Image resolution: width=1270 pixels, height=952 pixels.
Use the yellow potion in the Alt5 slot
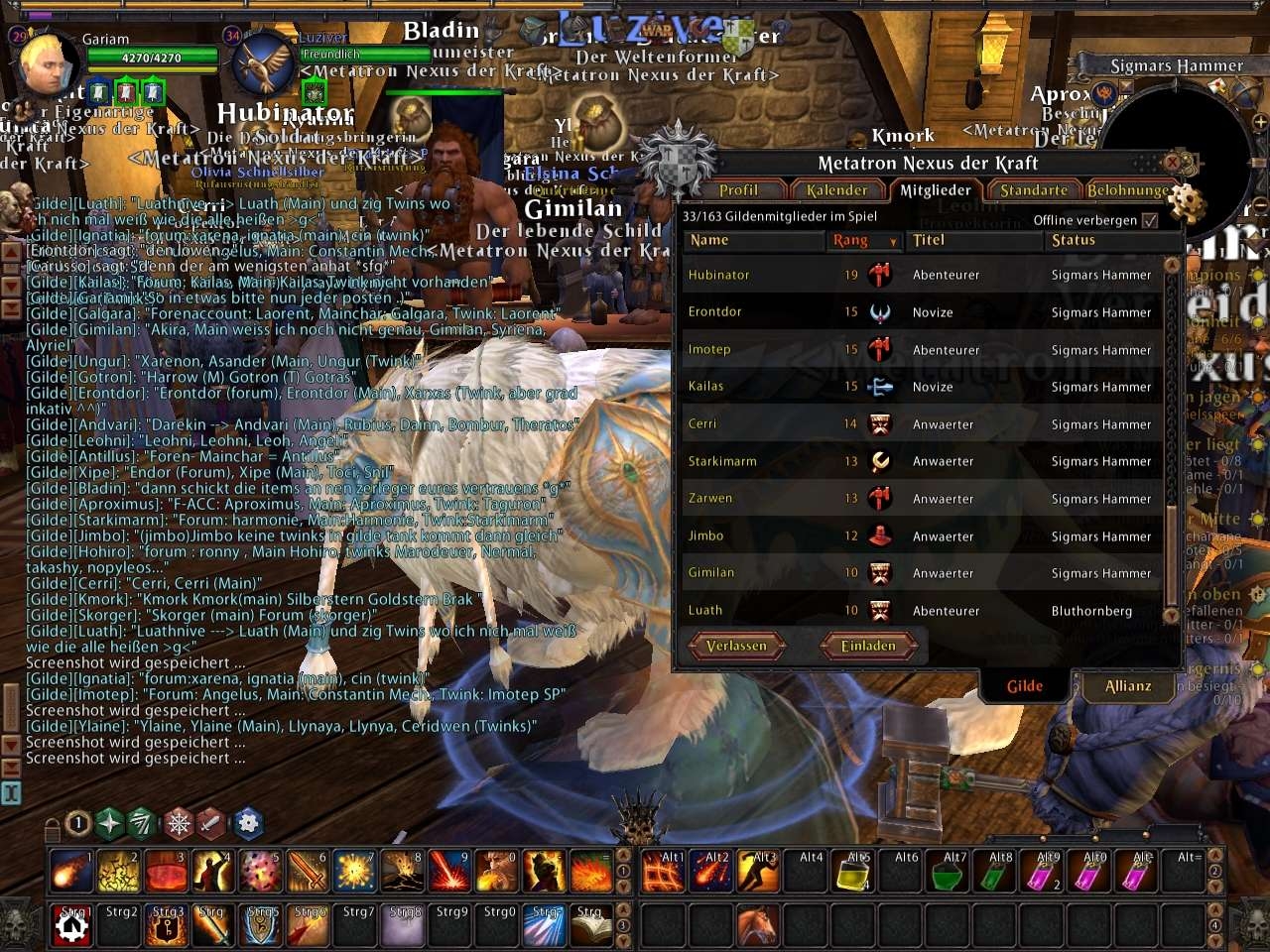854,872
